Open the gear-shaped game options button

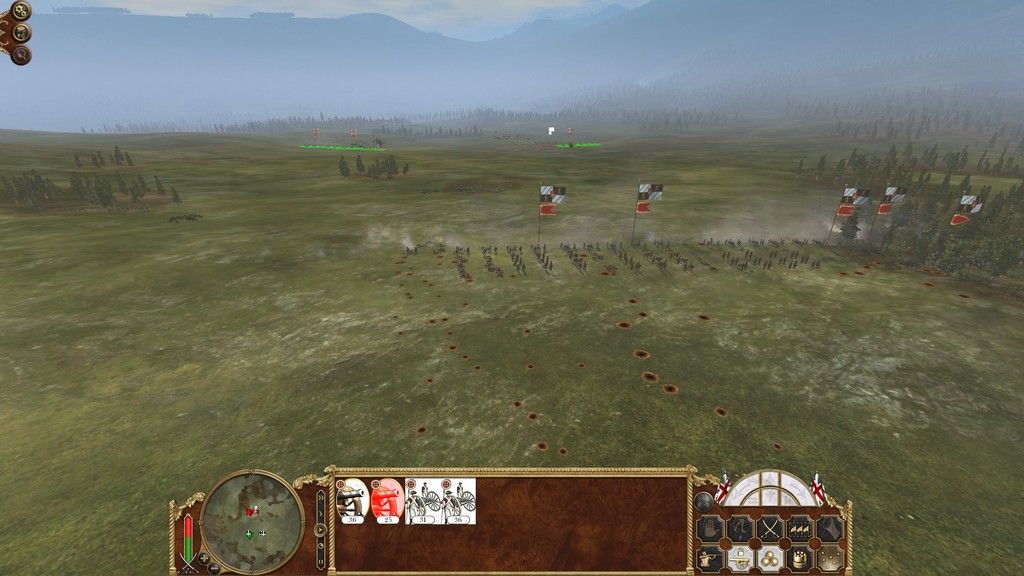(x=21, y=11)
